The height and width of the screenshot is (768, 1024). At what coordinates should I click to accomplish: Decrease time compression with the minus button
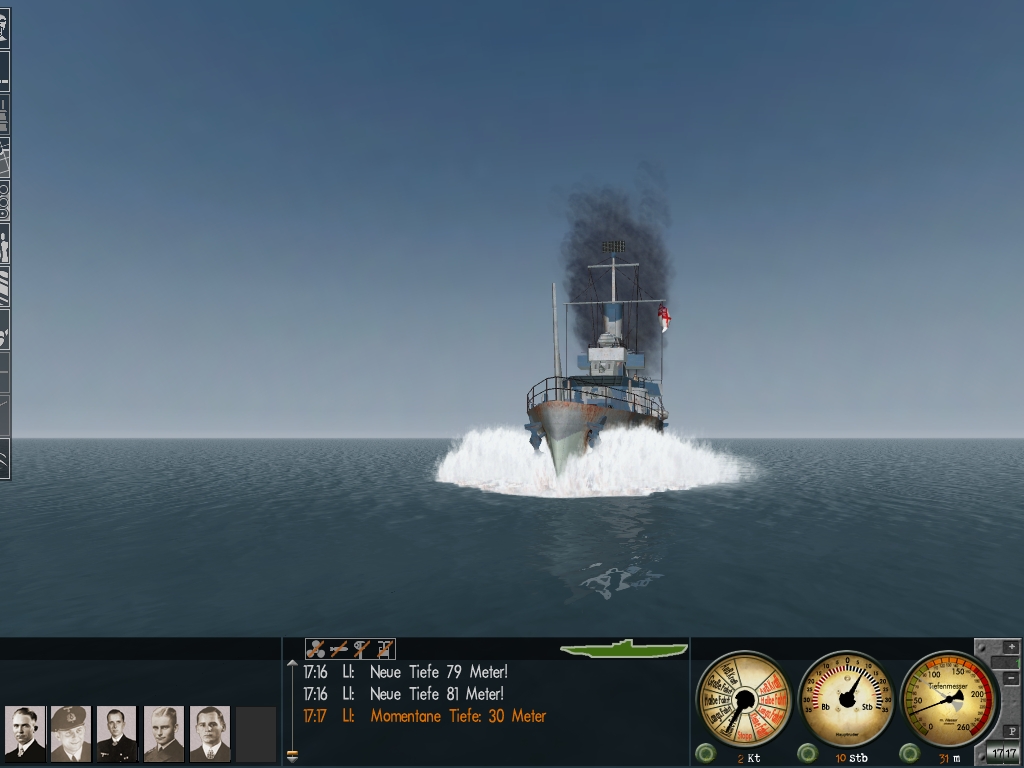(x=1011, y=679)
